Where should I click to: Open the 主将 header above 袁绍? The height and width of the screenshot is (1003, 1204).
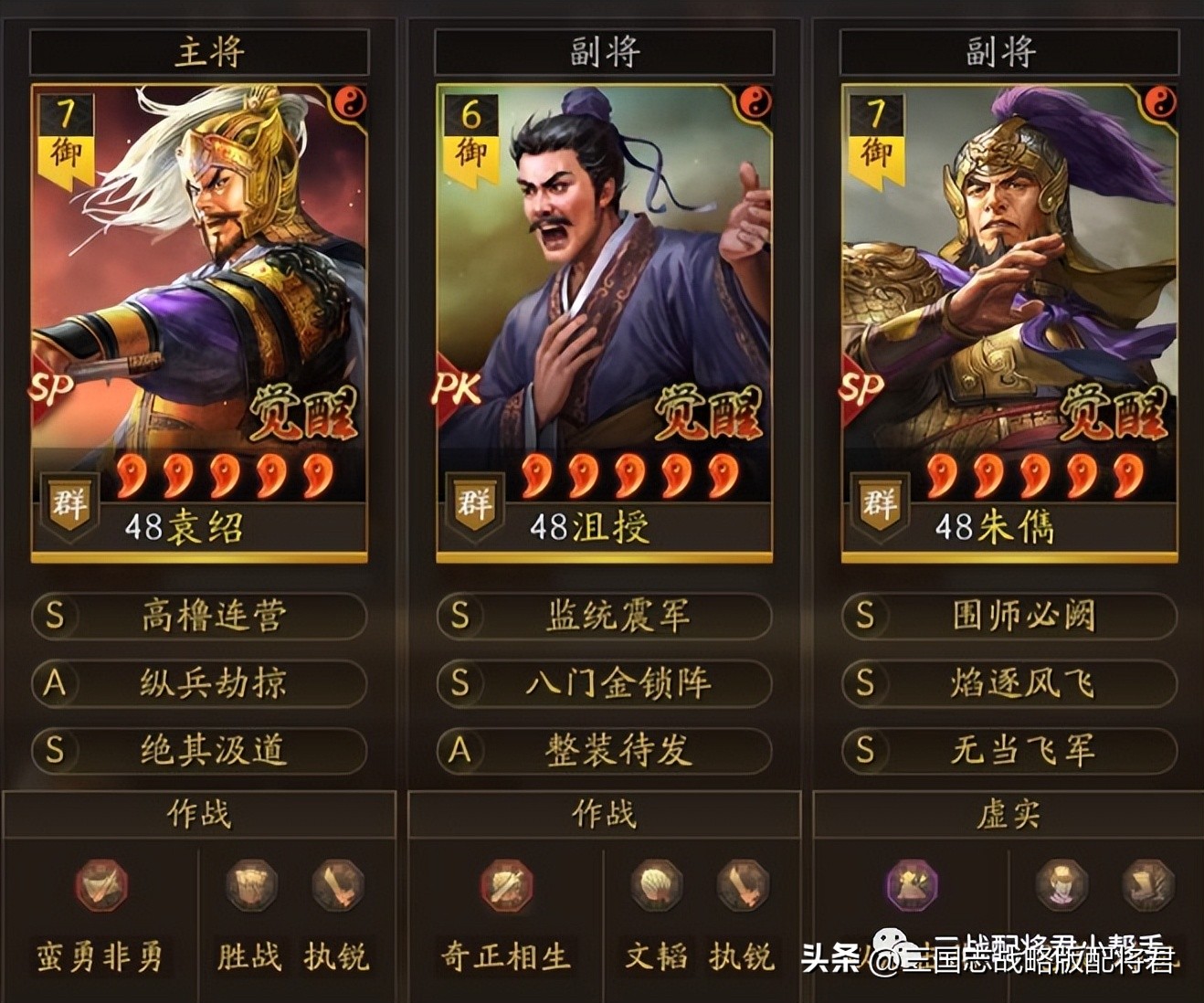(197, 51)
